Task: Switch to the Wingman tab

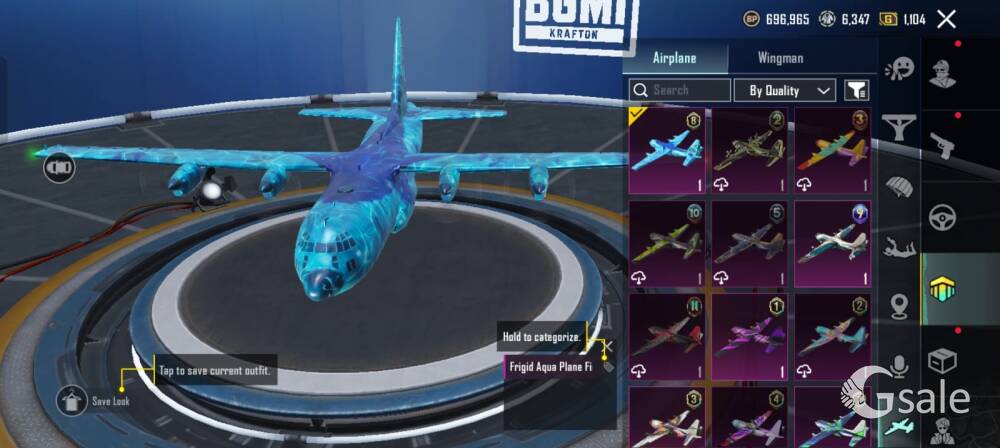Action: click(780, 58)
